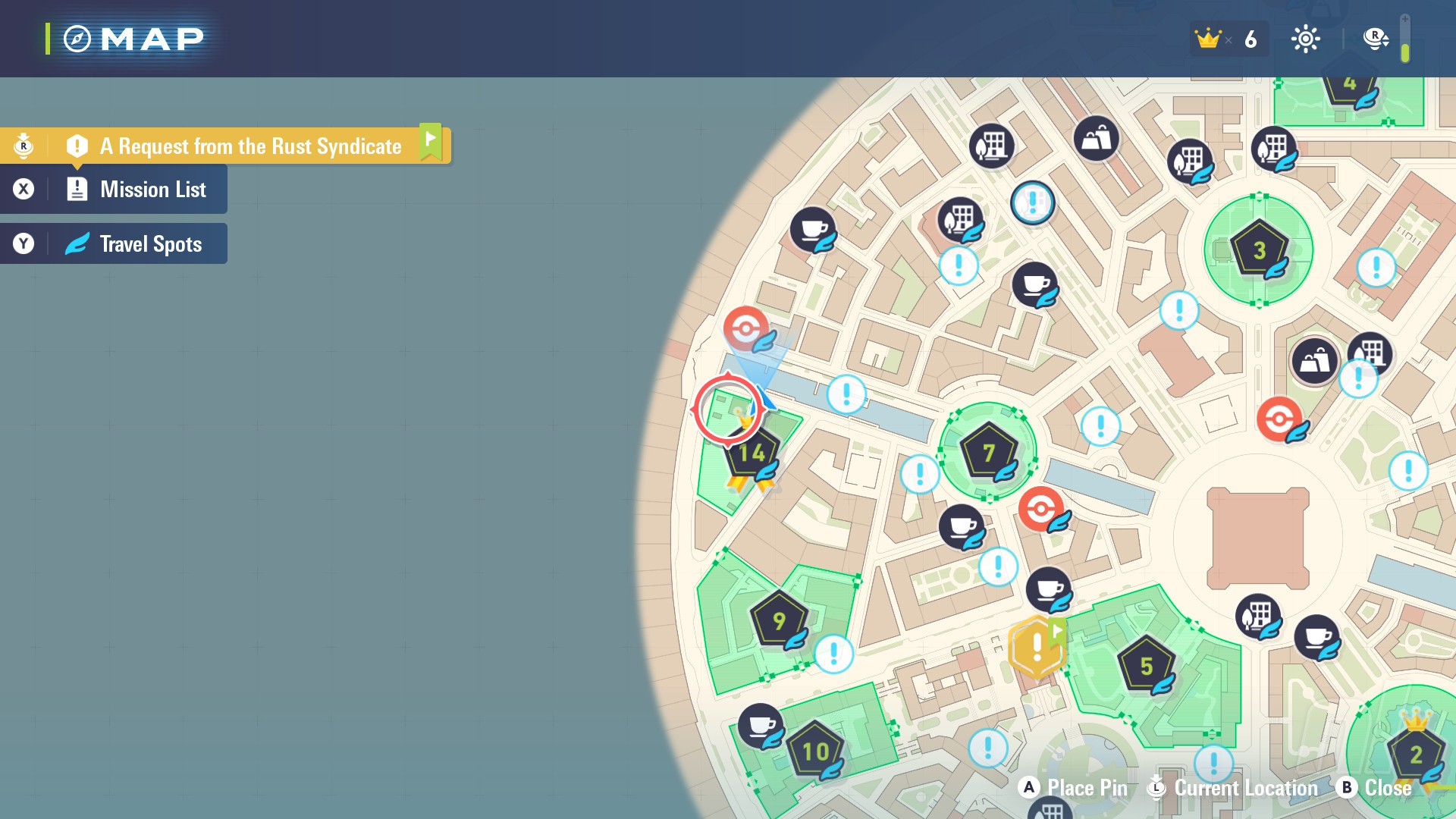The image size is (1456, 819).
Task: Click the compass icon next to the MAP title
Action: tap(77, 38)
